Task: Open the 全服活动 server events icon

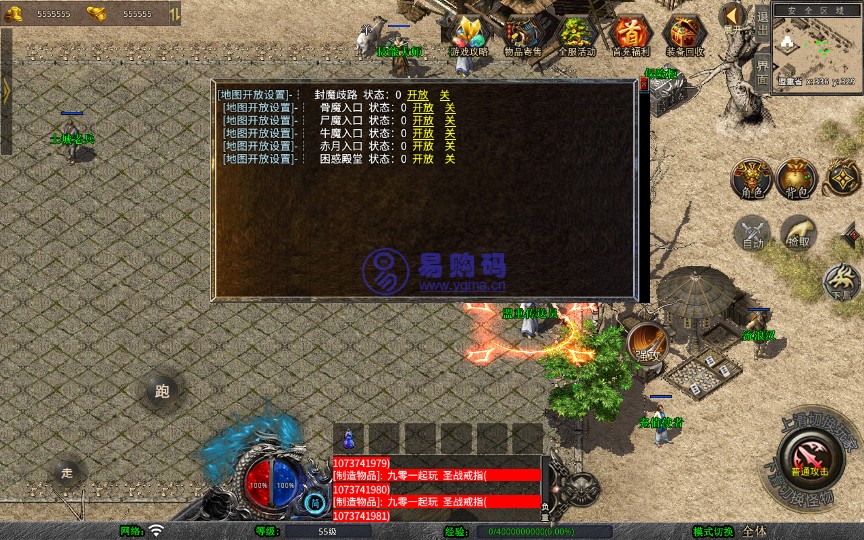Action: click(x=576, y=35)
